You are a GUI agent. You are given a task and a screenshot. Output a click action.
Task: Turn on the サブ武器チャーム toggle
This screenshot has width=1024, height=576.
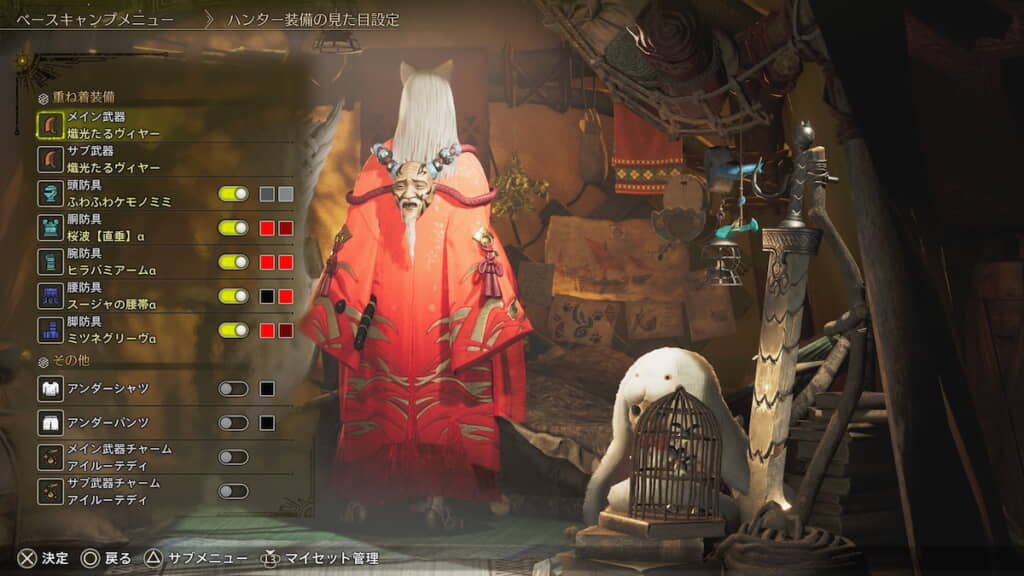233,491
